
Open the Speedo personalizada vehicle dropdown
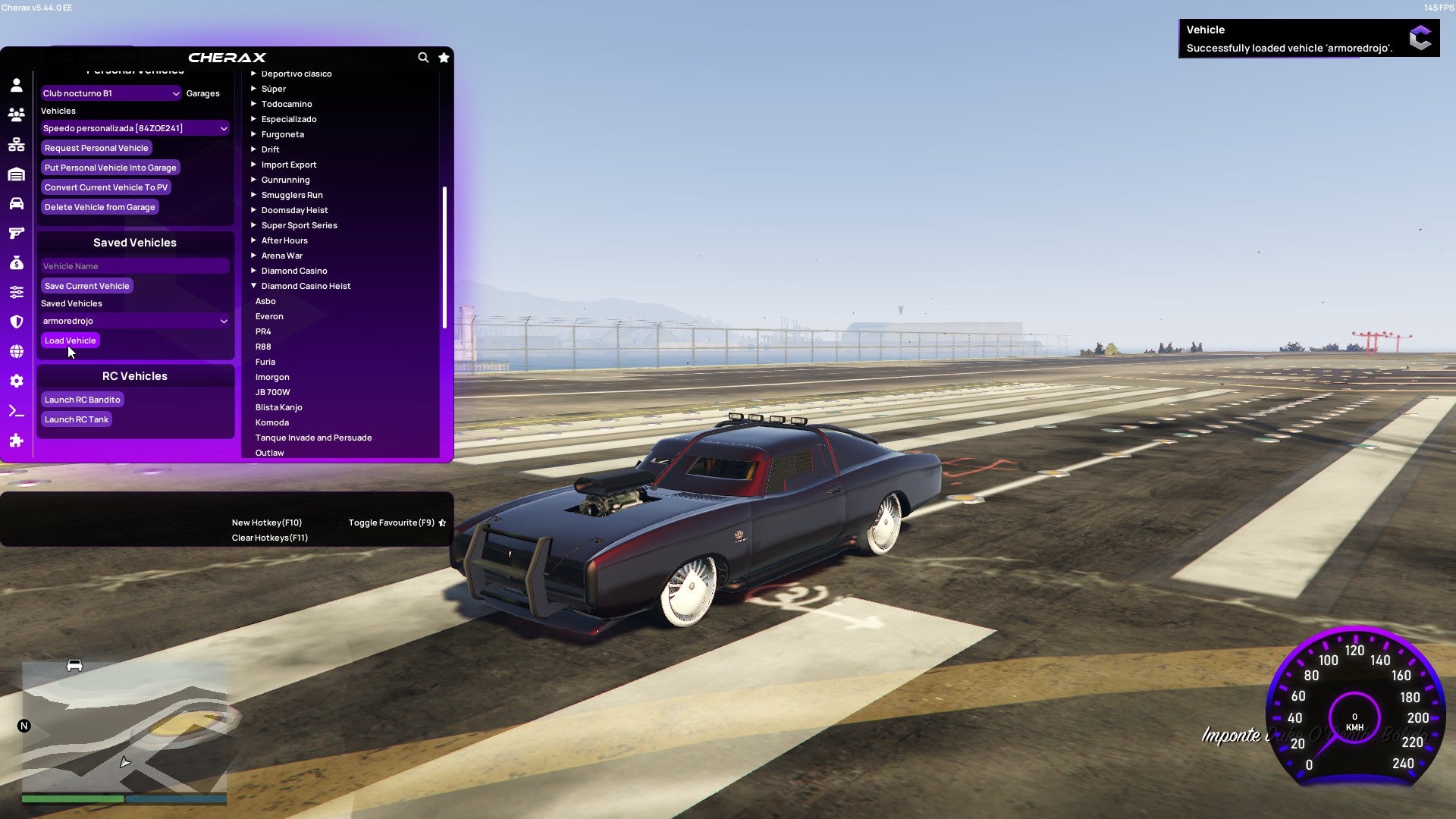(135, 128)
